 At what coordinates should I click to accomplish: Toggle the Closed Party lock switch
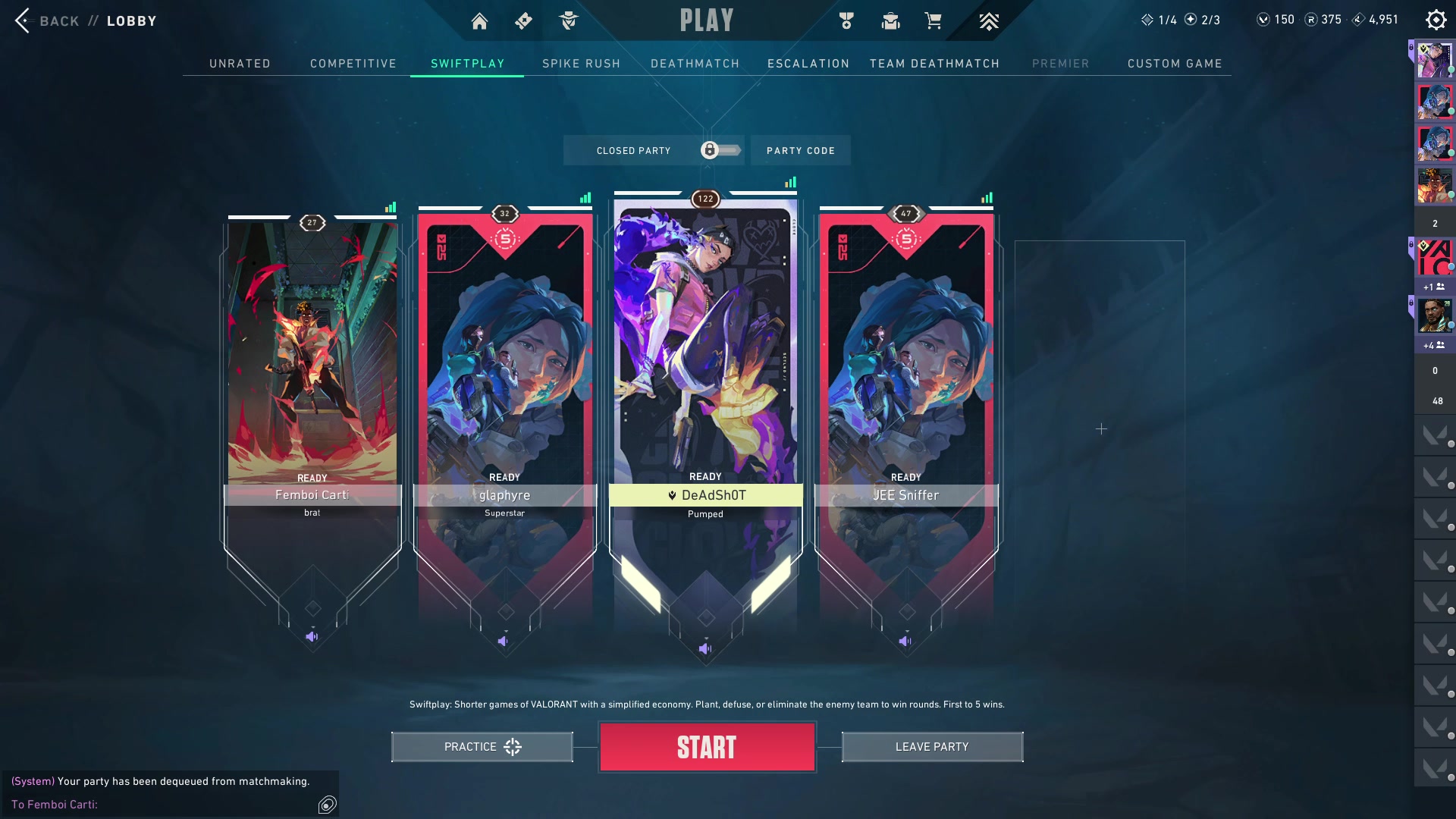pos(720,150)
